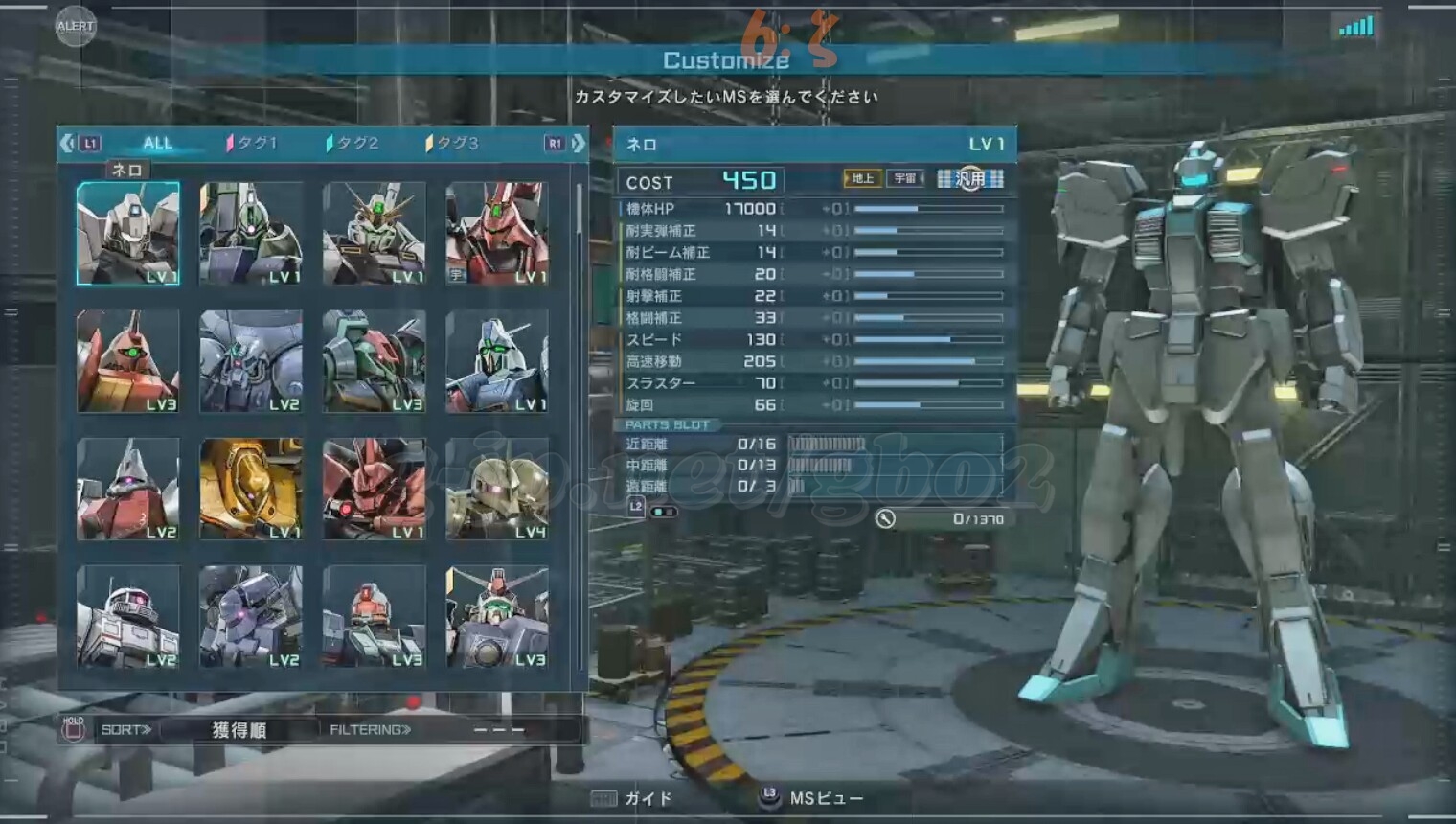Pick the gold-plated mobile suit LV1

251,489
